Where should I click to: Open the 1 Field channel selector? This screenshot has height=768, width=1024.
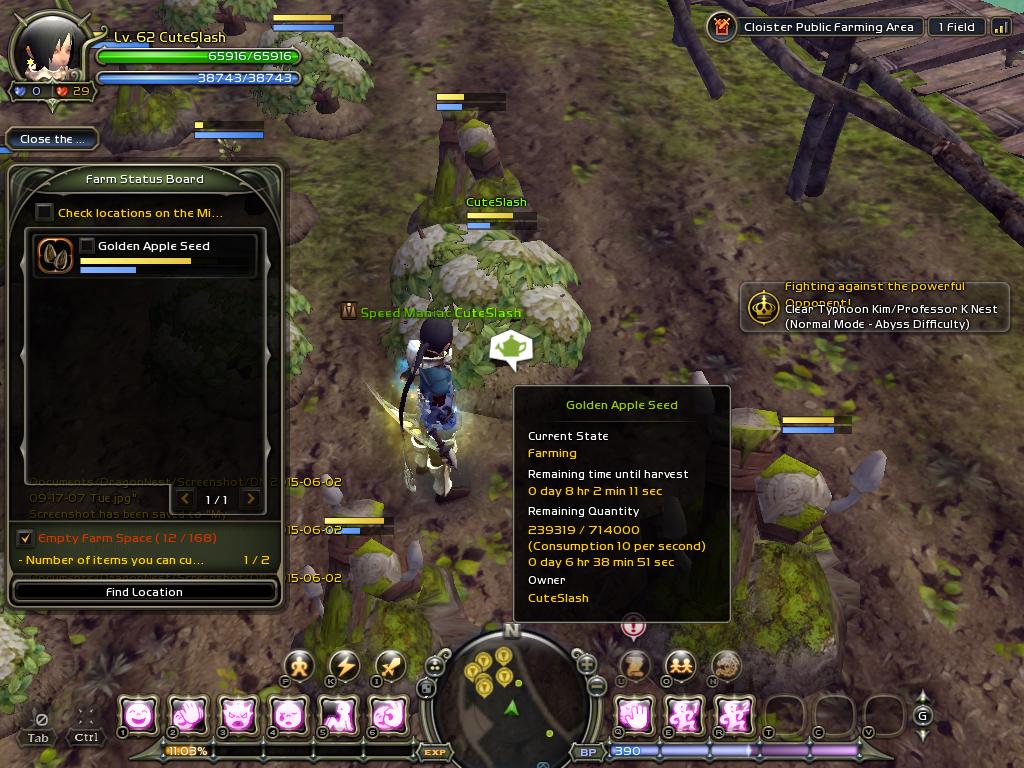point(955,27)
